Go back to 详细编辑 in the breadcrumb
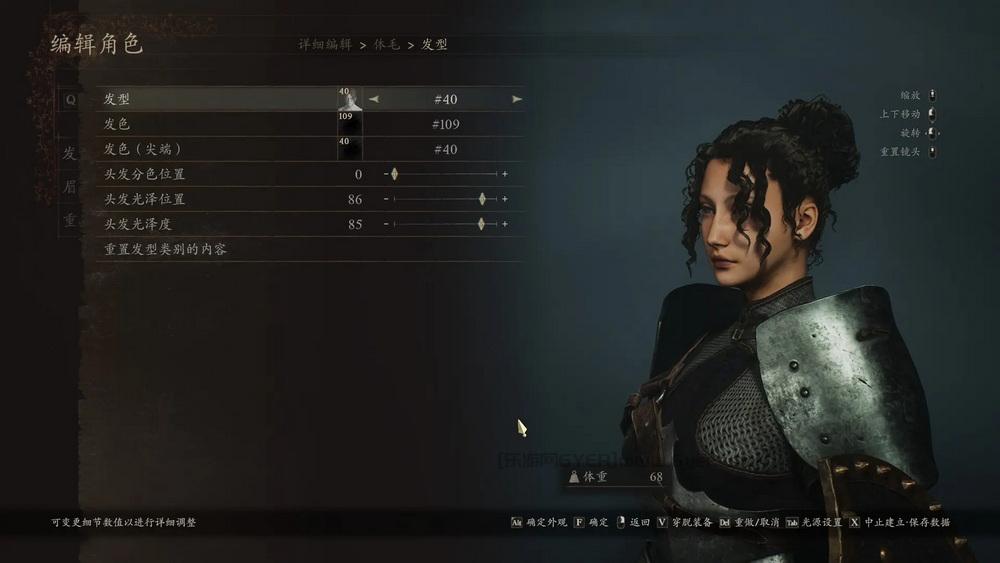Screen dimensions: 1000x563 325,45
